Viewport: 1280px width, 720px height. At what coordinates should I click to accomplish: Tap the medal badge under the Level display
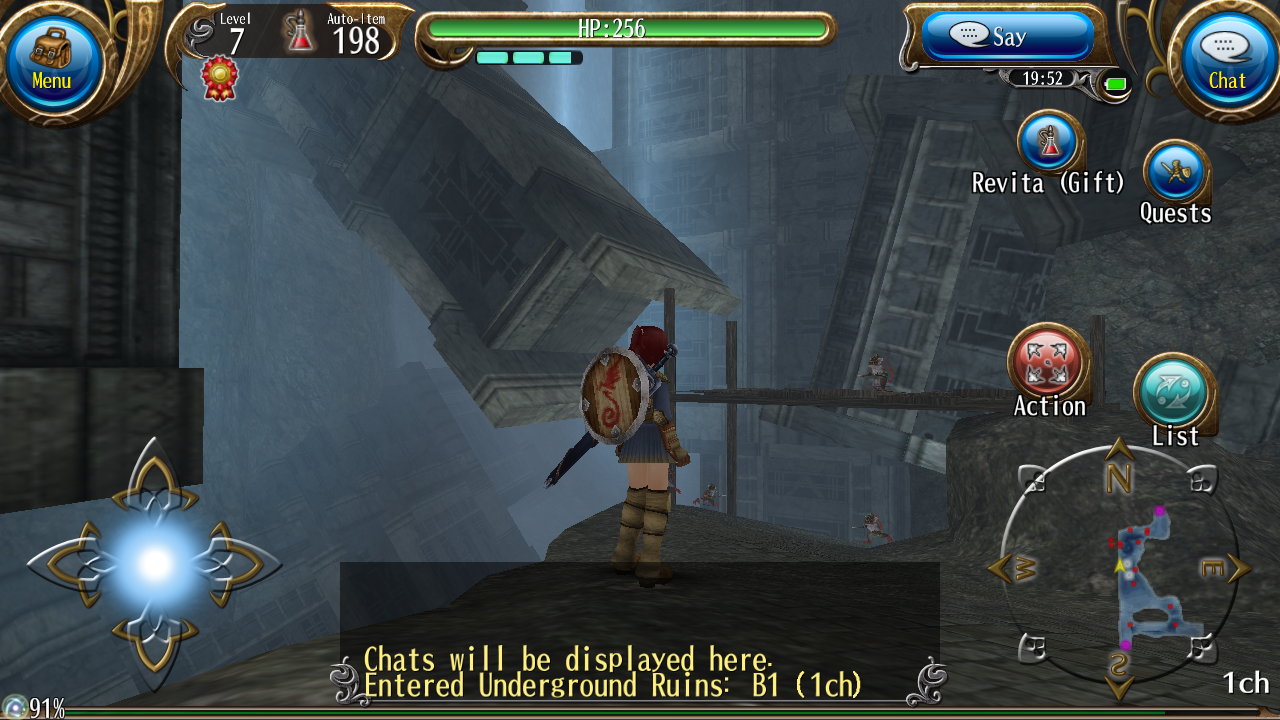(x=218, y=75)
